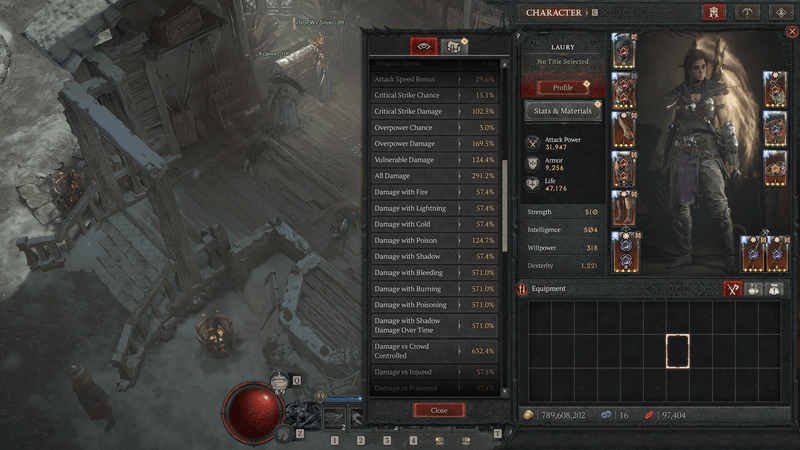The height and width of the screenshot is (450, 800).
Task: Switch to the bag-icon inventory tab
Action: click(x=774, y=289)
